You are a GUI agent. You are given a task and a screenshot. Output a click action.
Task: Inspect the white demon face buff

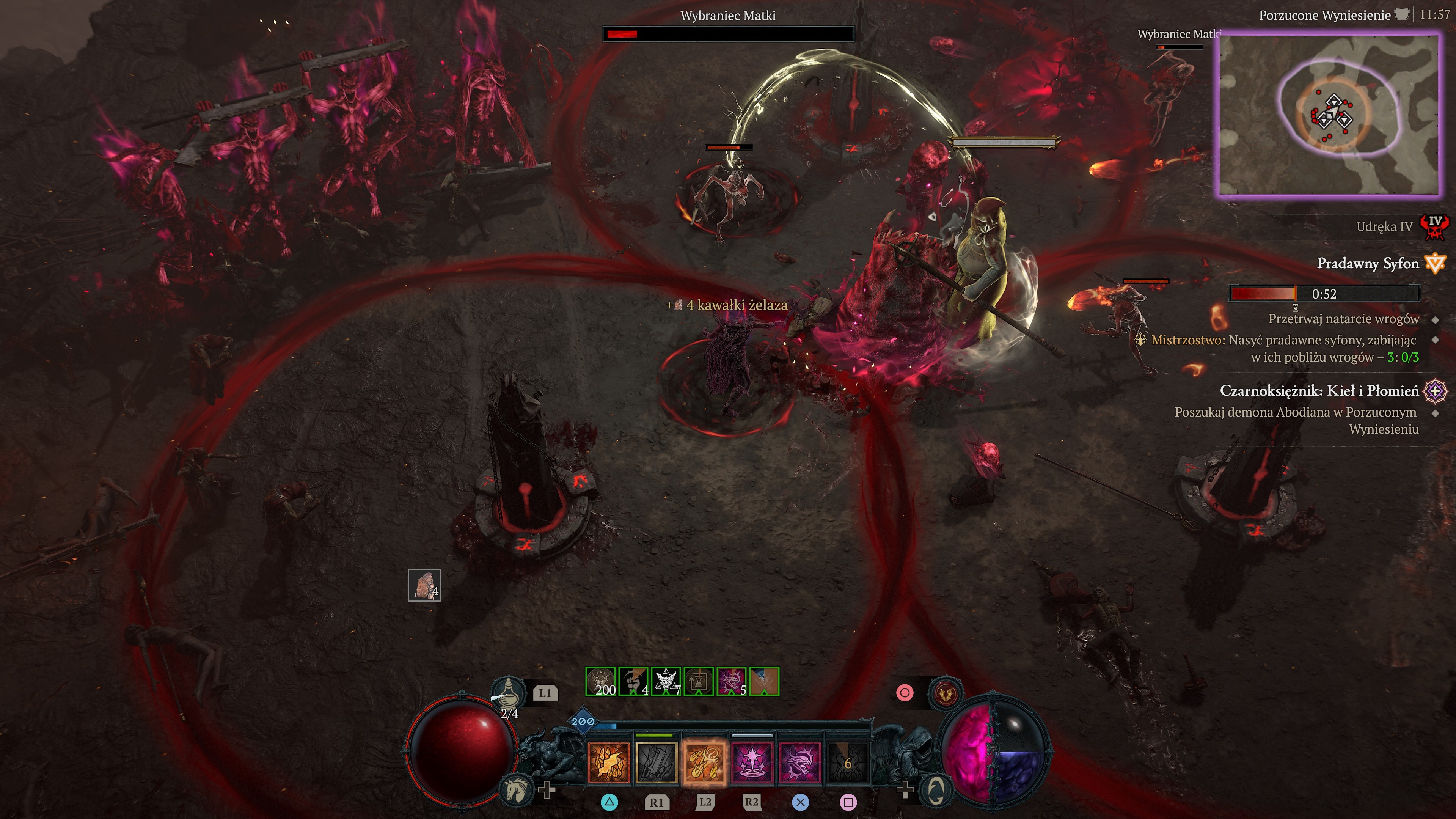pos(666,682)
